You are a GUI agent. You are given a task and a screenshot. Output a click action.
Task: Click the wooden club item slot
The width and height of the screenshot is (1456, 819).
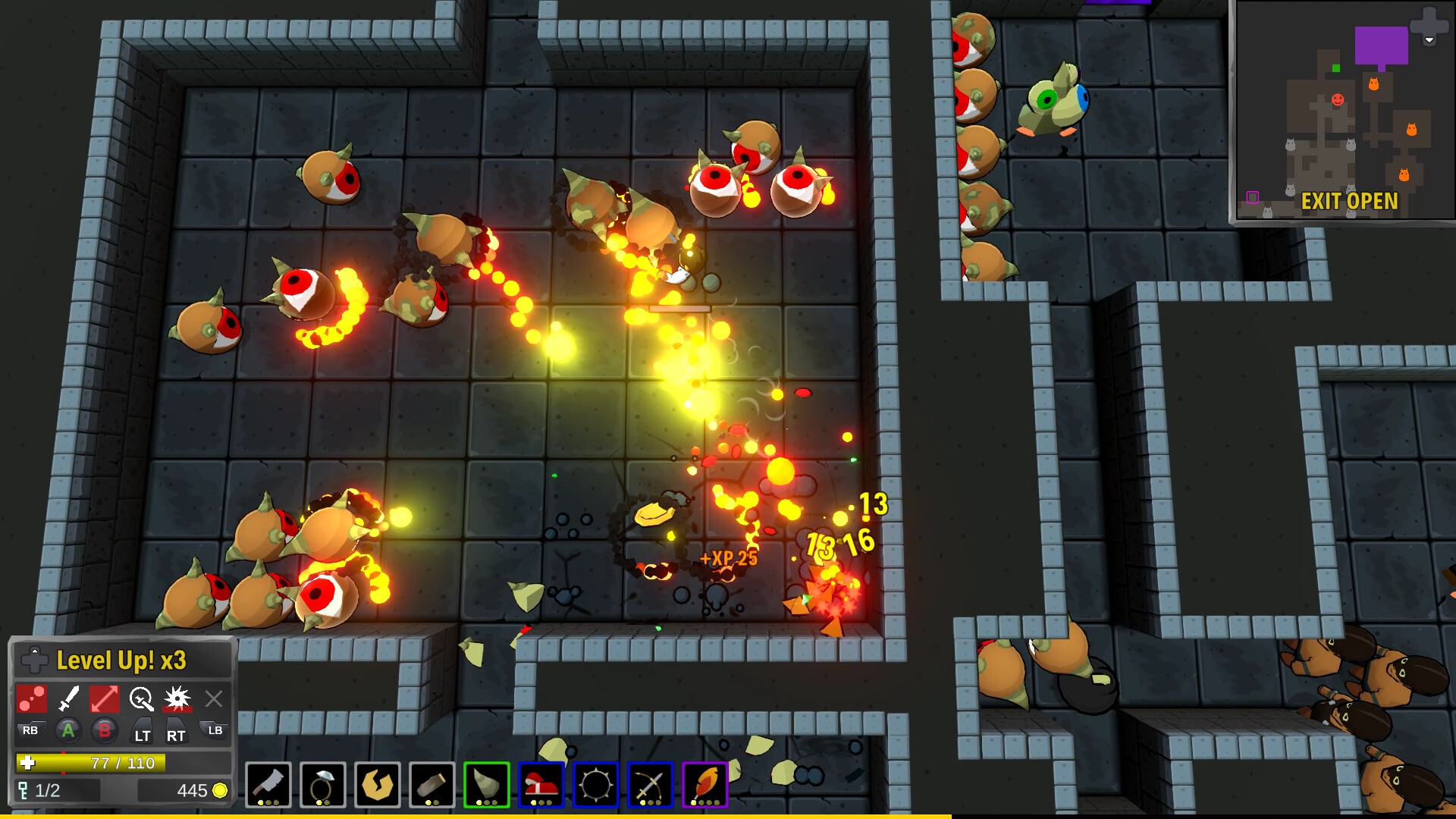click(x=433, y=785)
